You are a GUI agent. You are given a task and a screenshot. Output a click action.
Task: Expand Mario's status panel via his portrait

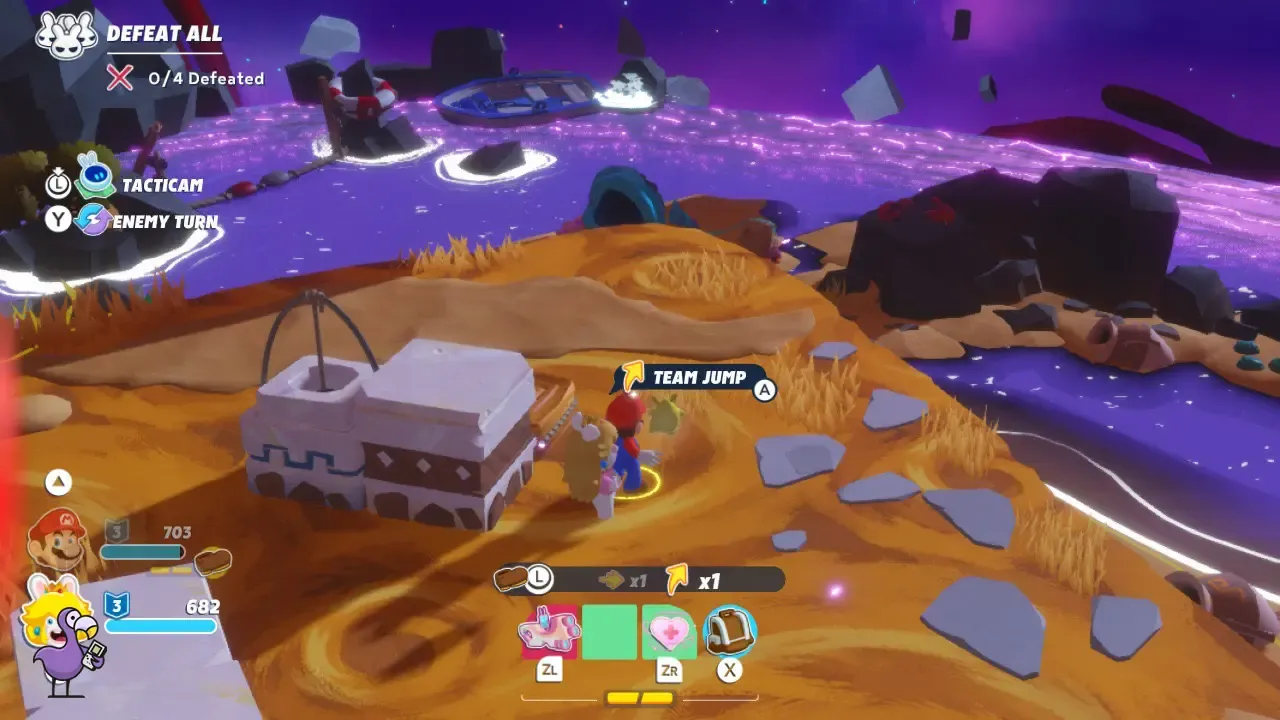(x=57, y=539)
